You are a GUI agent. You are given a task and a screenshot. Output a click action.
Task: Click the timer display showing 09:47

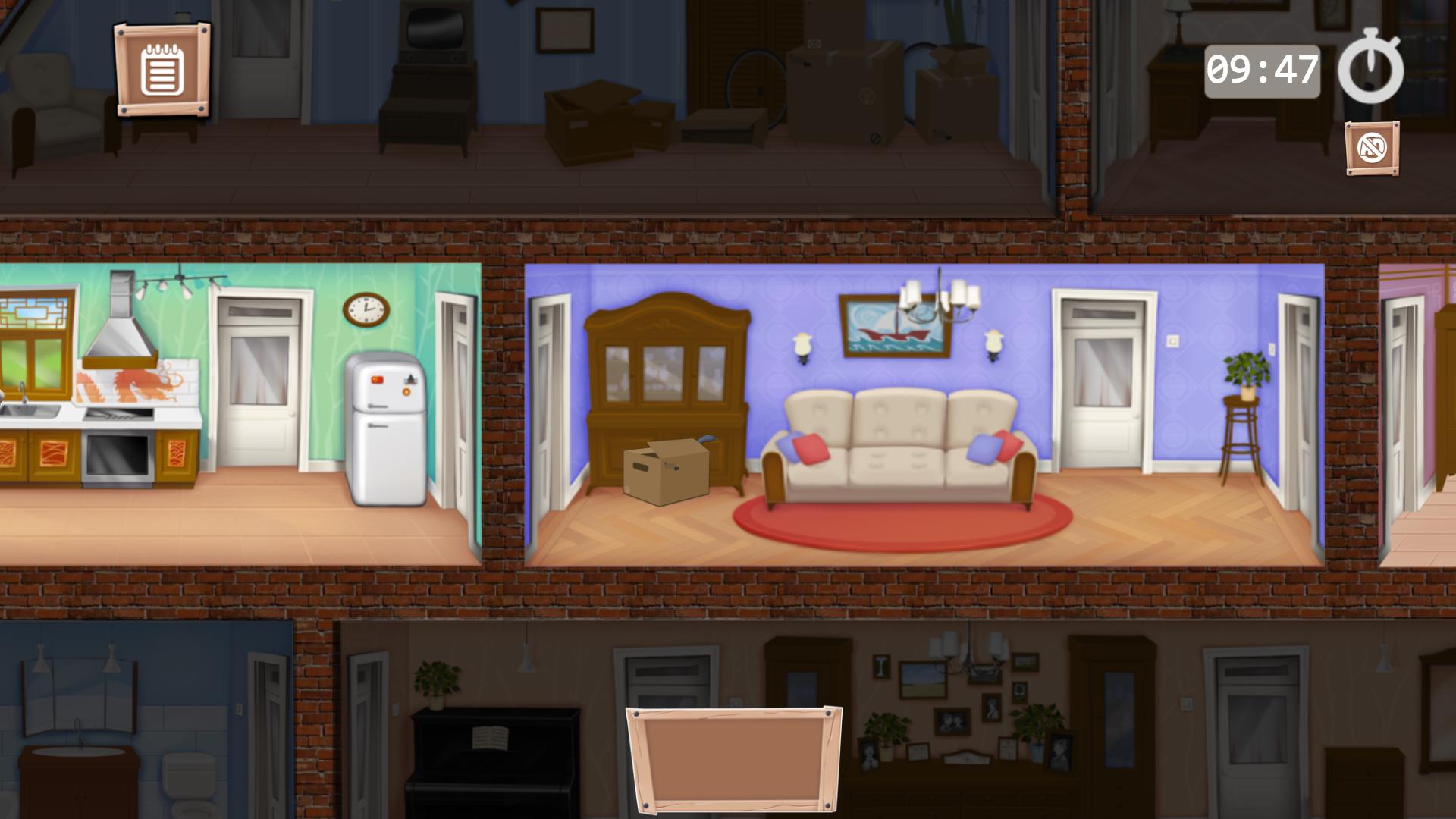coord(1263,68)
